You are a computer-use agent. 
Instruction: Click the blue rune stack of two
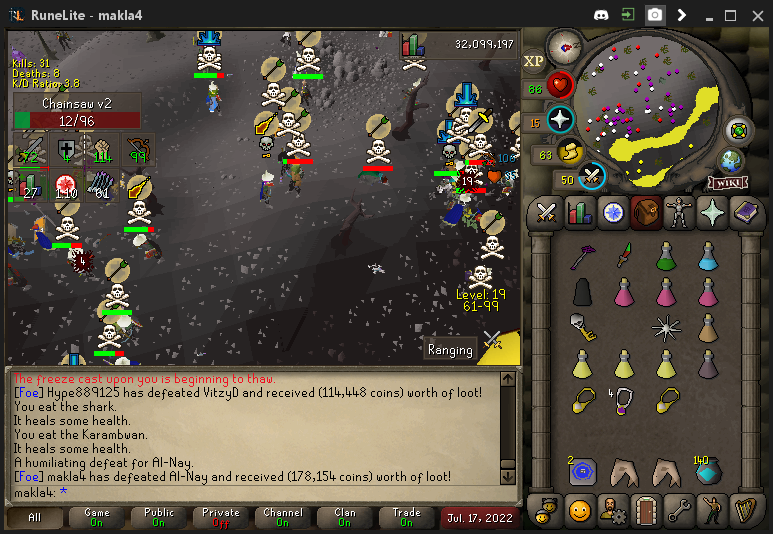(x=582, y=470)
